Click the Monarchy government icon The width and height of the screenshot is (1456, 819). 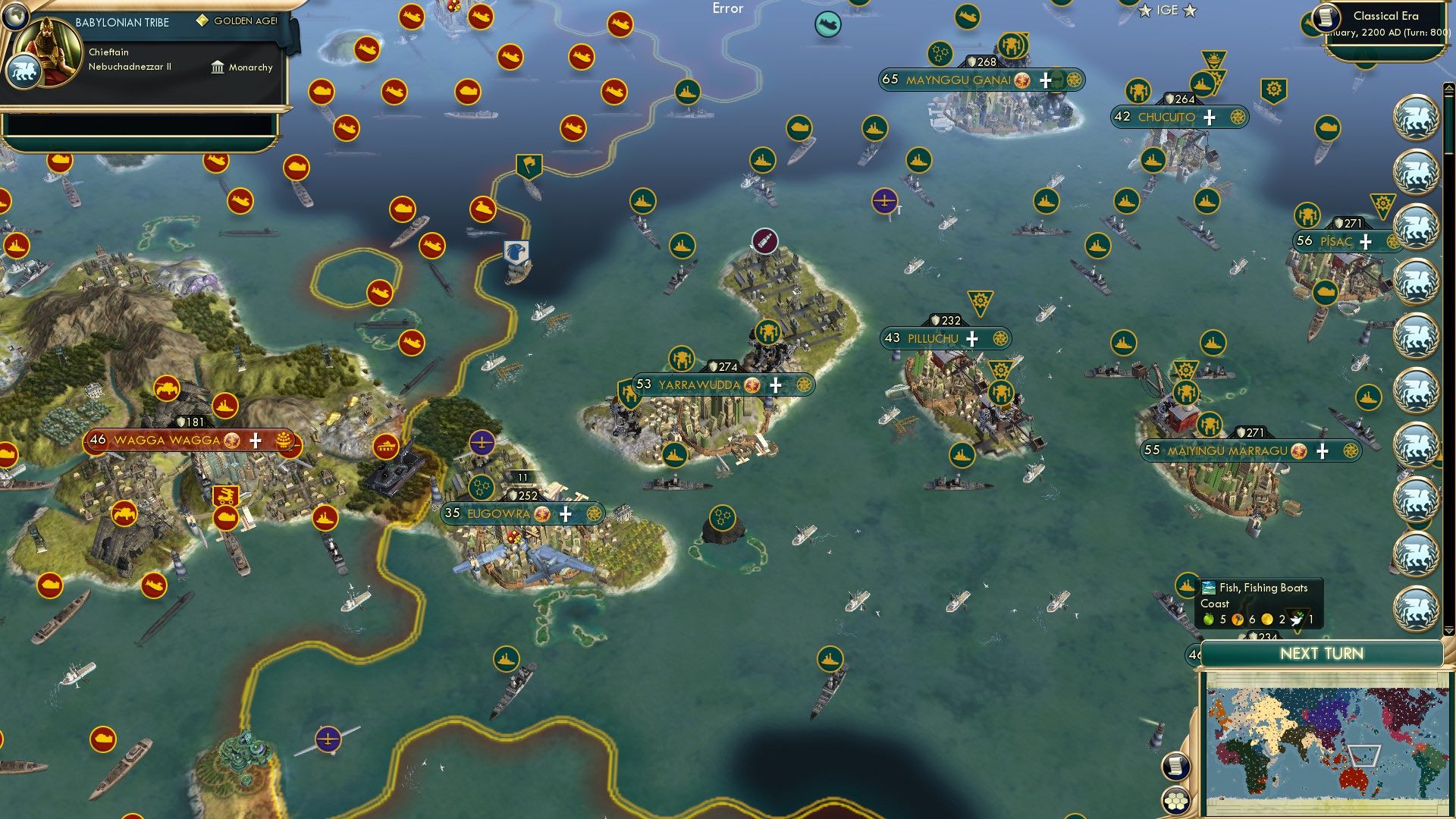point(217,67)
